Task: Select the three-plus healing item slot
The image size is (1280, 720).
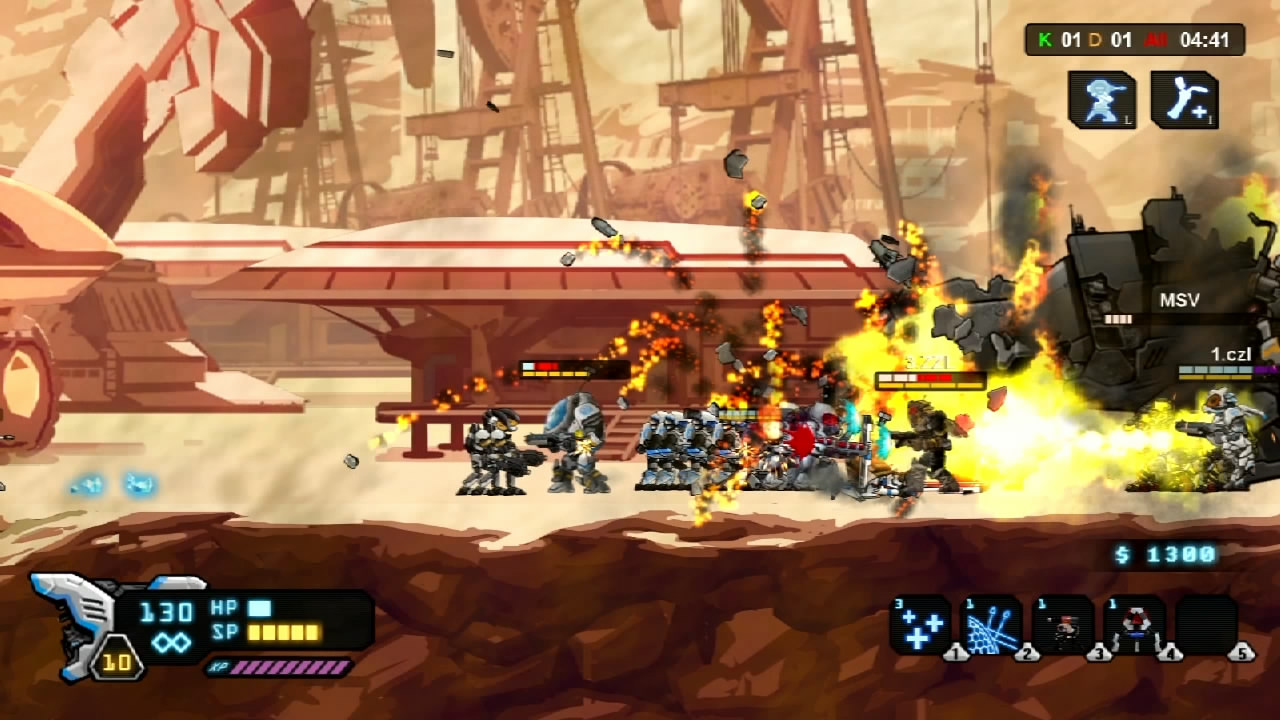Action: [920, 625]
